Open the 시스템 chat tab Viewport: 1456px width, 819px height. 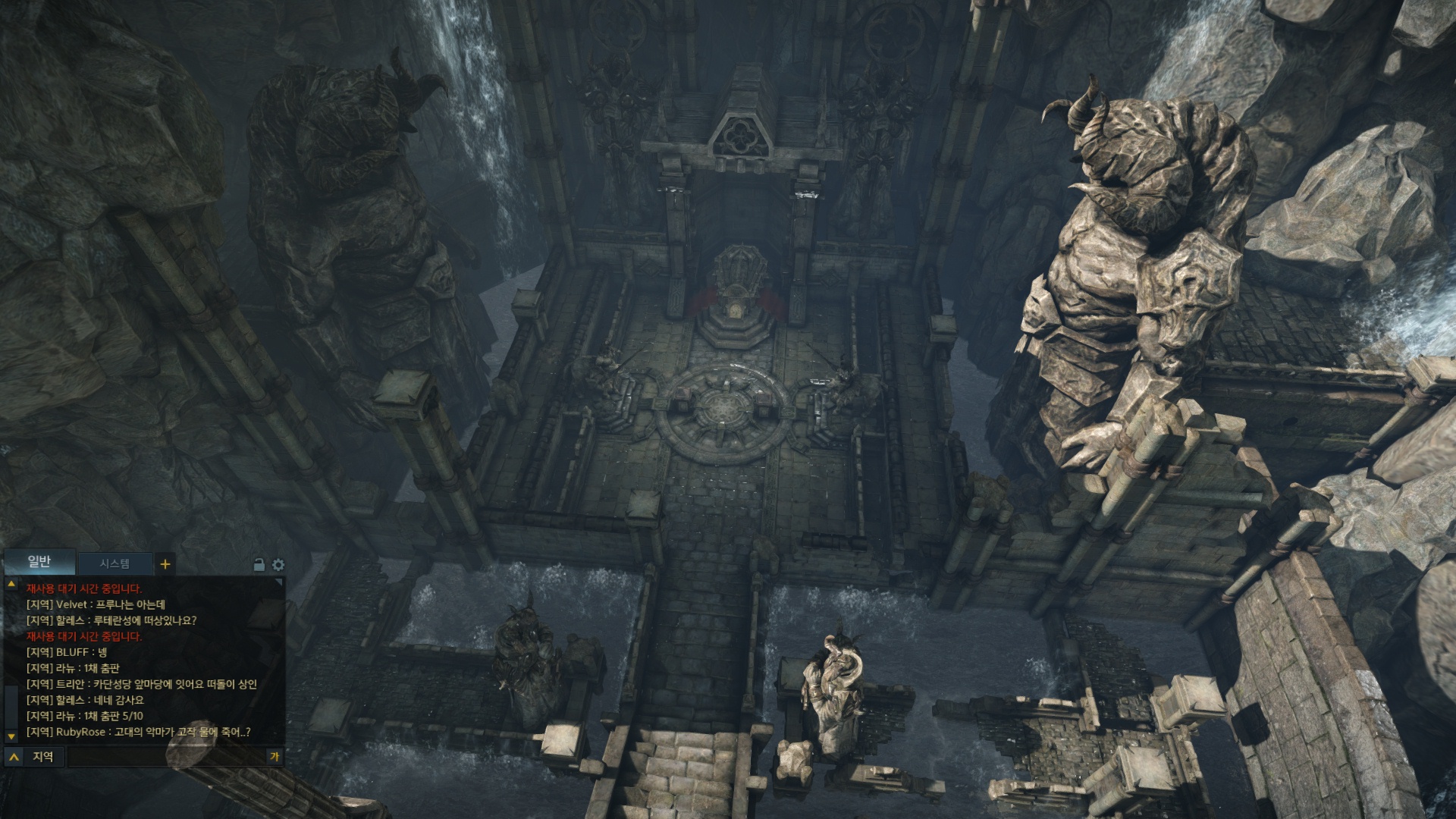[115, 563]
